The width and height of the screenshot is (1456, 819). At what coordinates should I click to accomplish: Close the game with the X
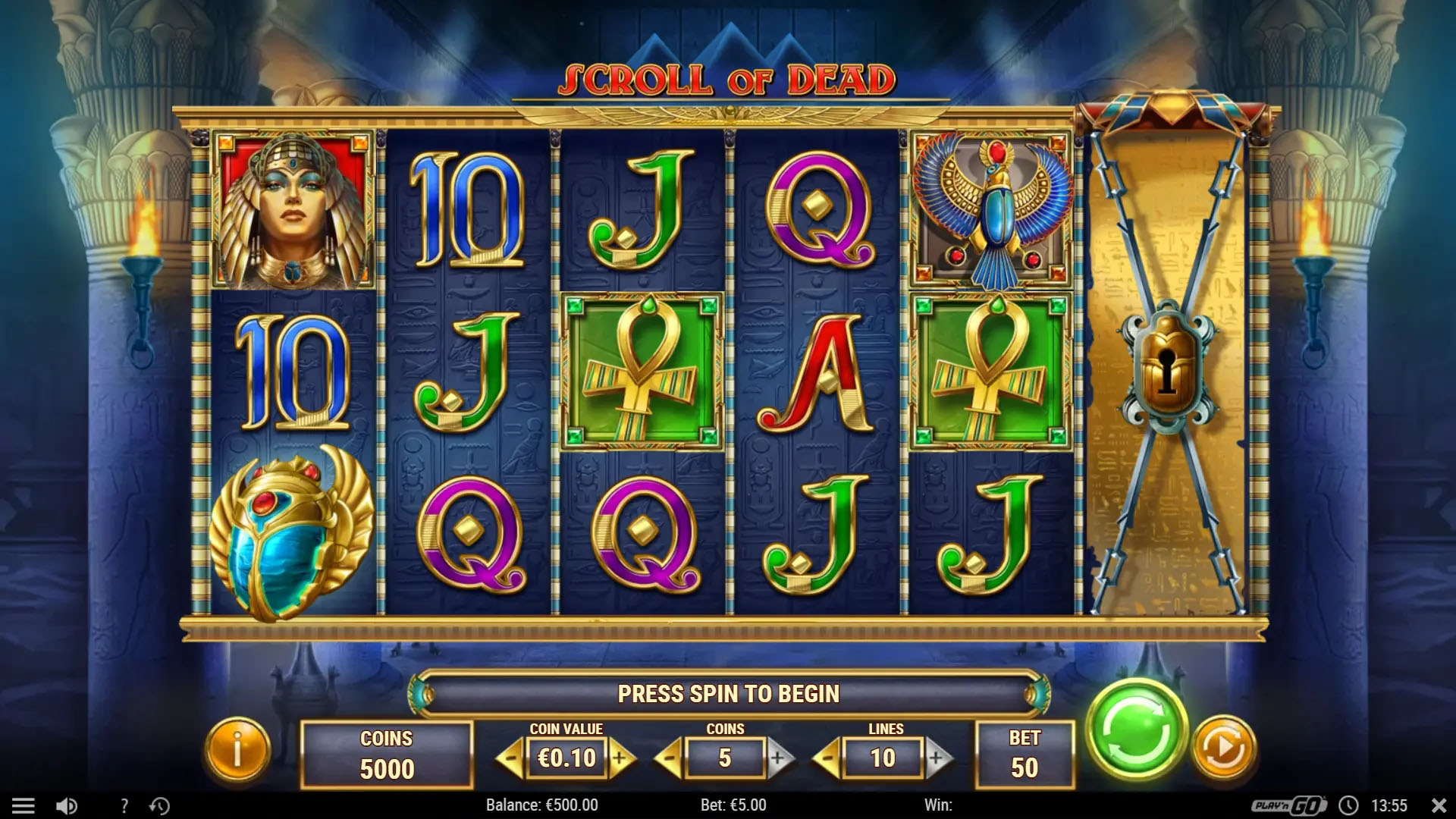[1438, 805]
